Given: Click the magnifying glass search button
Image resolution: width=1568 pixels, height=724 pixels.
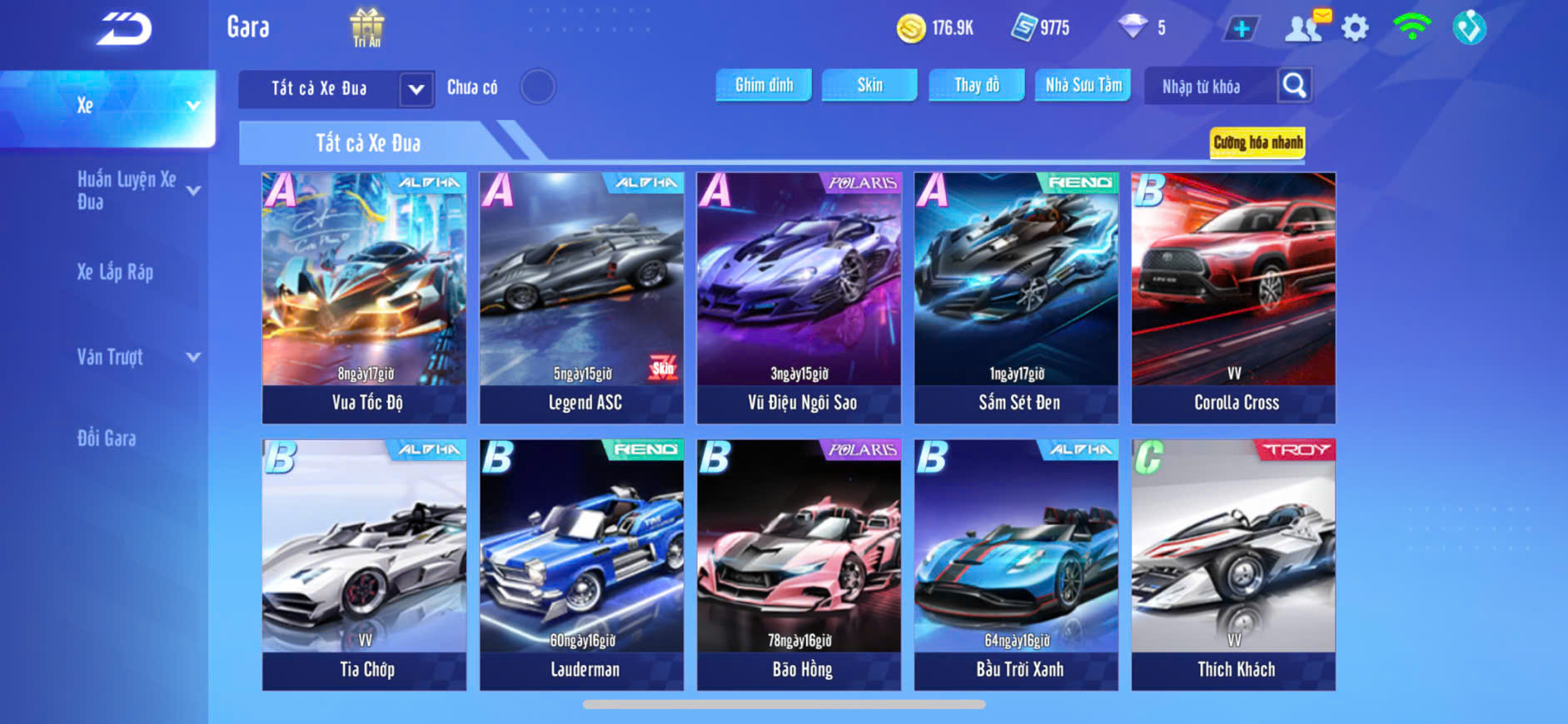Looking at the screenshot, I should (x=1294, y=85).
